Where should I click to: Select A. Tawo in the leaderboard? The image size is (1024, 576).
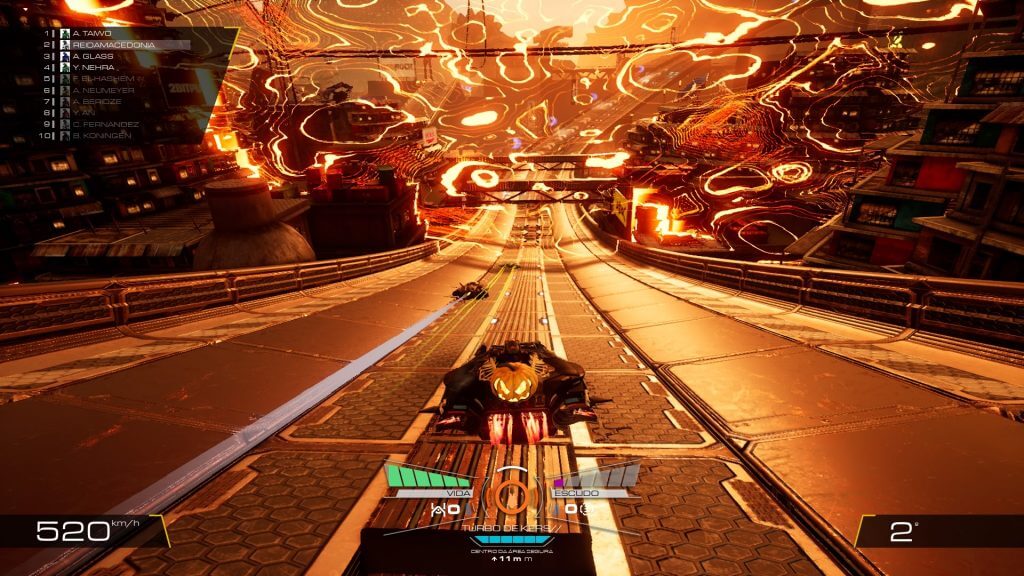tap(90, 33)
